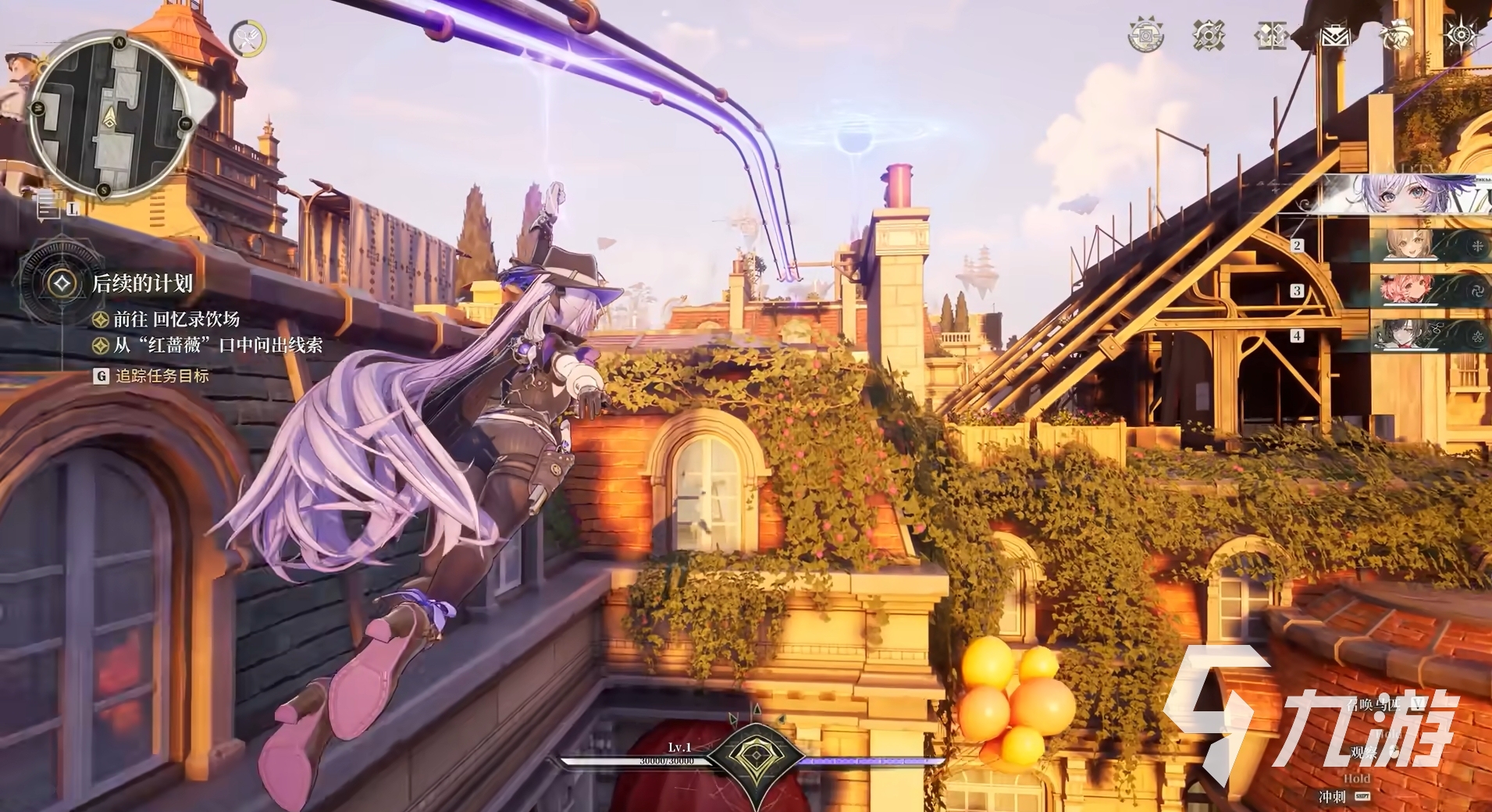
Task: Select the purple-haired active character portrait
Action: 1405,194
